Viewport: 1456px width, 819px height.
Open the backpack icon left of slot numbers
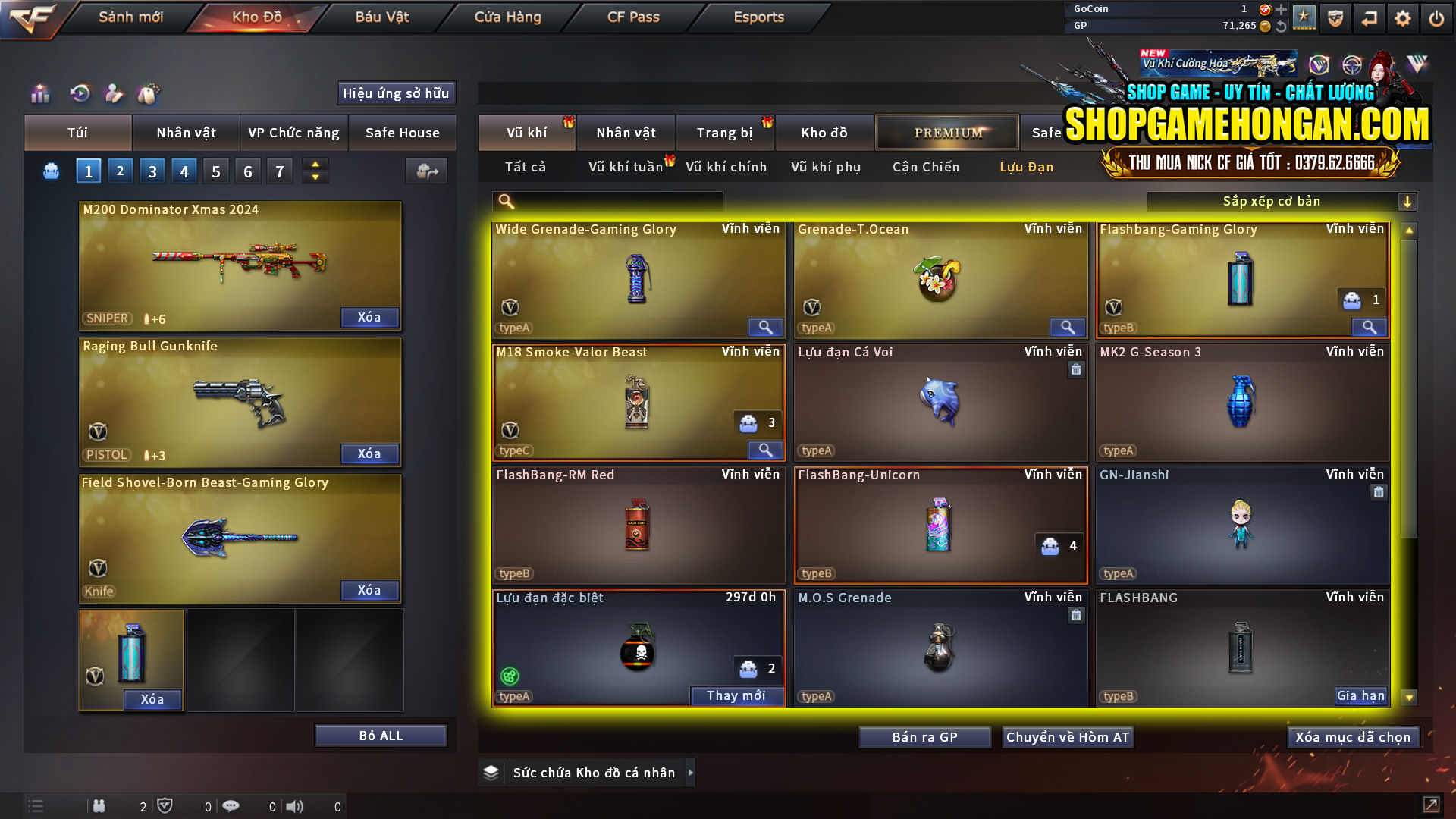click(50, 171)
